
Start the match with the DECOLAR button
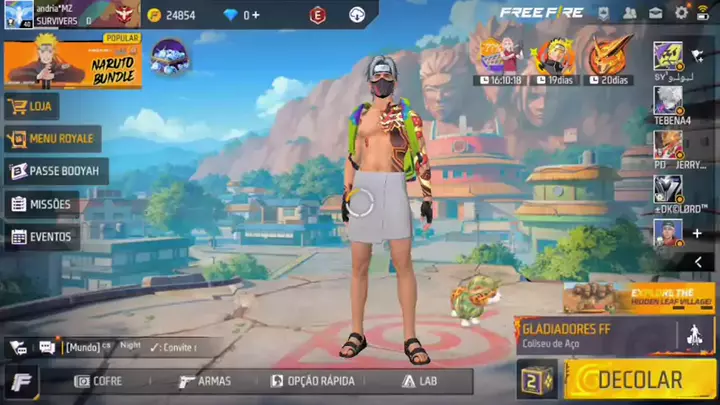click(639, 380)
